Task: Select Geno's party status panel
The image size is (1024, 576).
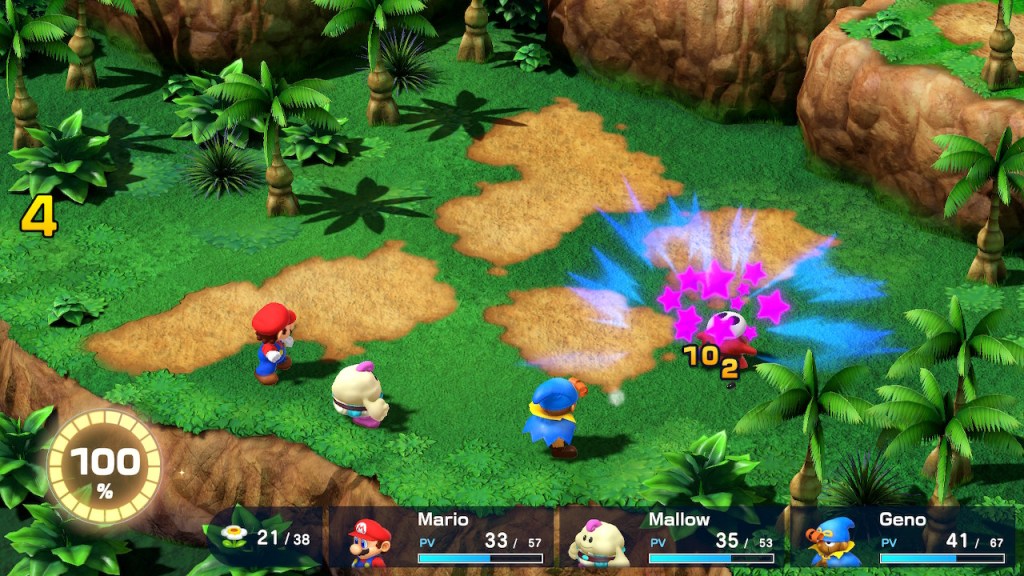Action: pos(903,538)
